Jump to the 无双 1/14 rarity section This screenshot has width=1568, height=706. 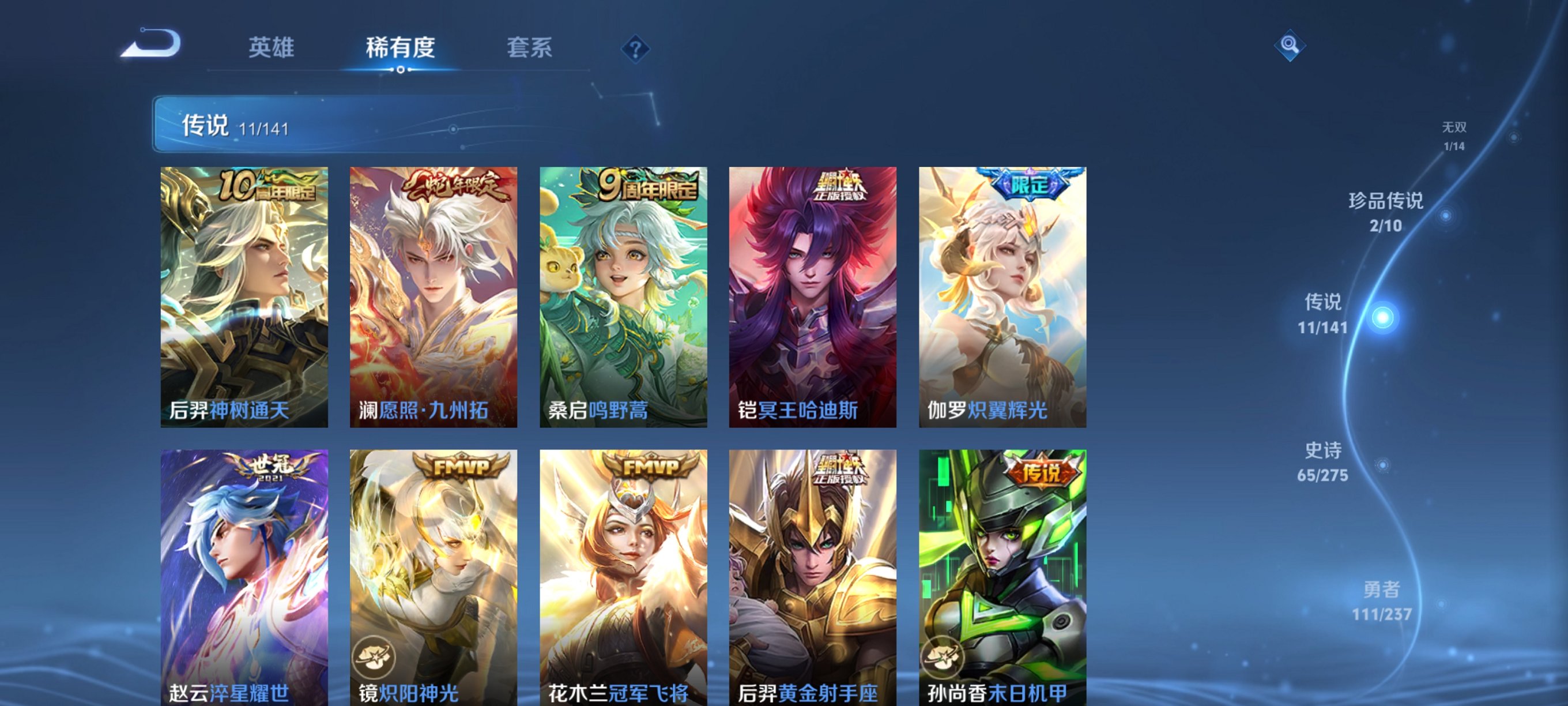coord(1455,137)
